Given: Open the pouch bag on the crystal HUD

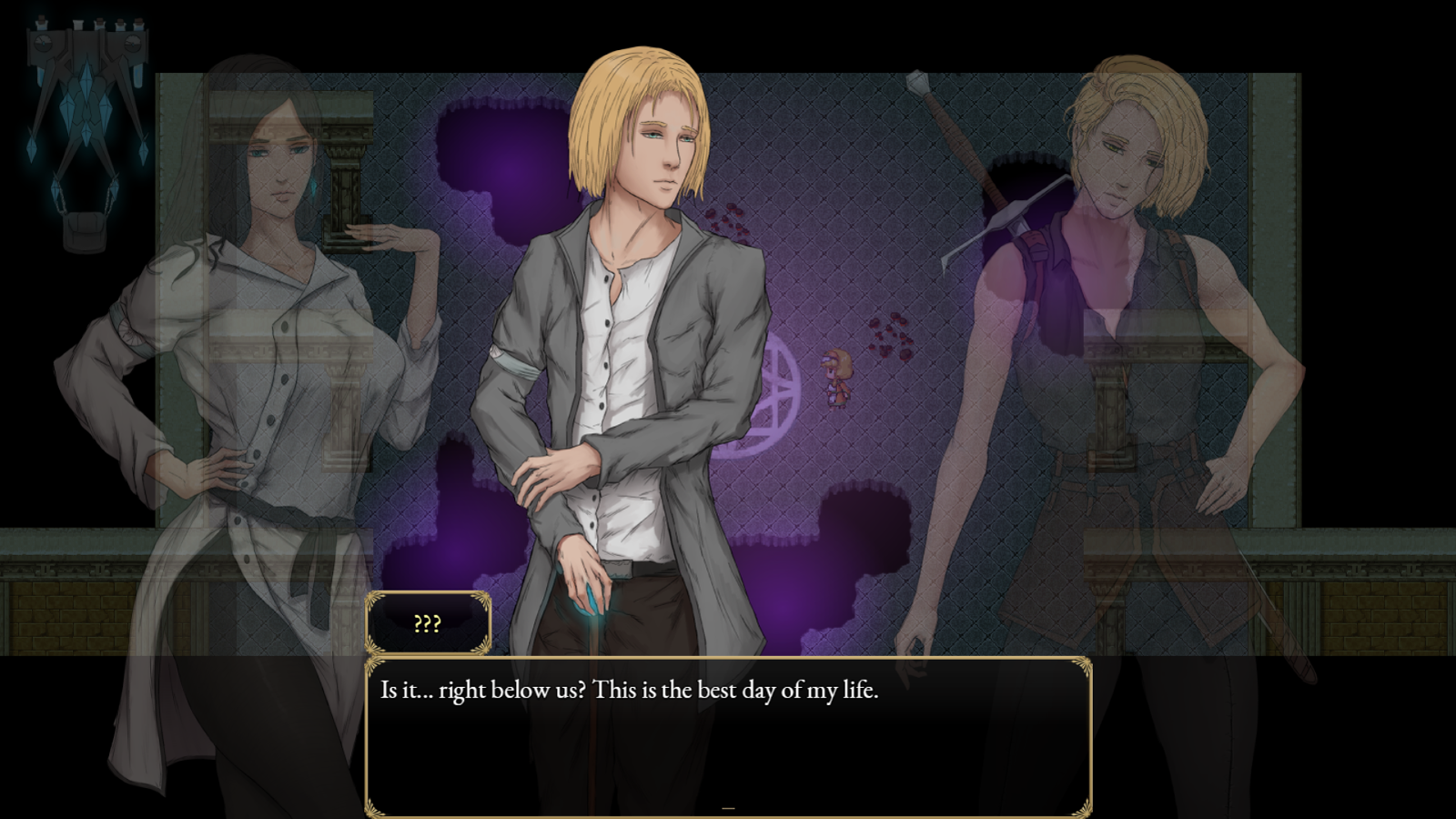Looking at the screenshot, I should click(x=85, y=230).
